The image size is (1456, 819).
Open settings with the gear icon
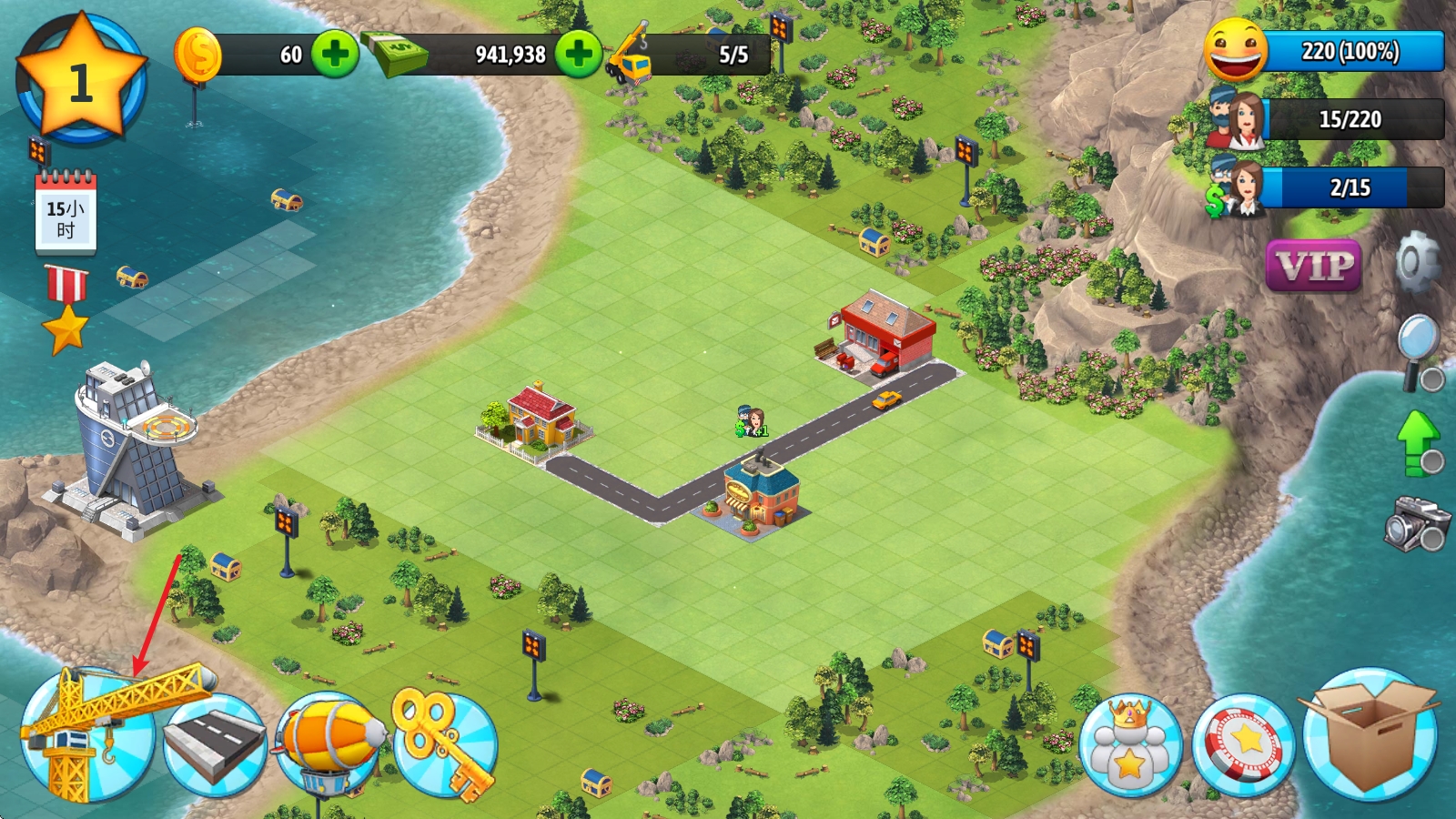[1417, 262]
